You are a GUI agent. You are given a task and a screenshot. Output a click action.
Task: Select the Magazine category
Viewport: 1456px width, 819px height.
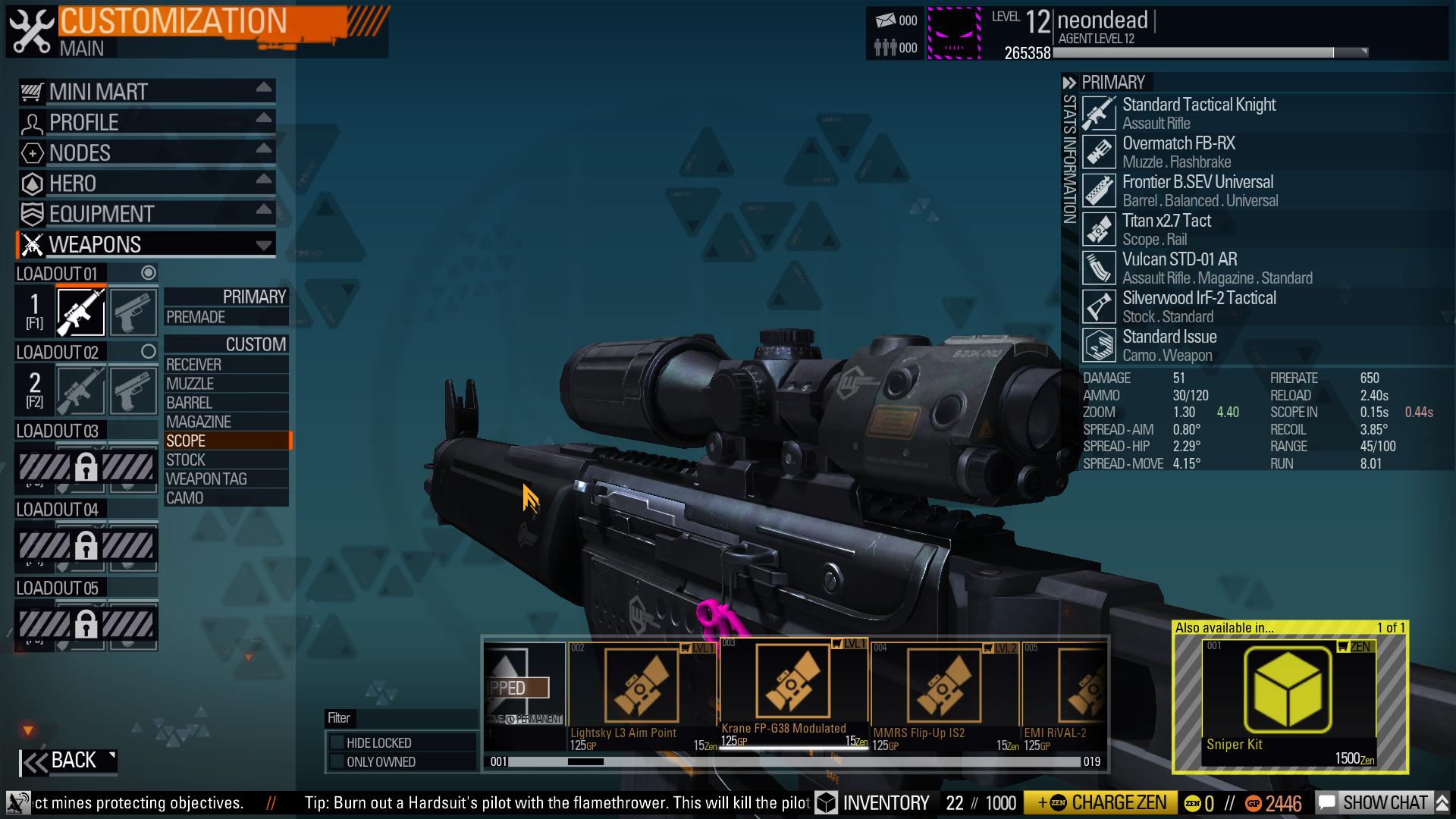tap(226, 422)
